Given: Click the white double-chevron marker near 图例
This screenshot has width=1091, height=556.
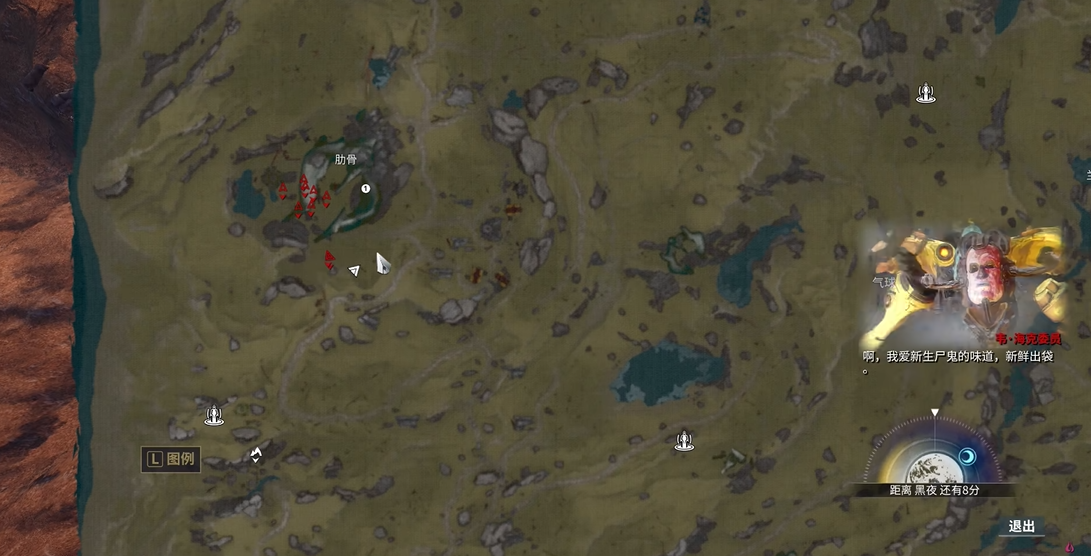Looking at the screenshot, I should (256, 455).
